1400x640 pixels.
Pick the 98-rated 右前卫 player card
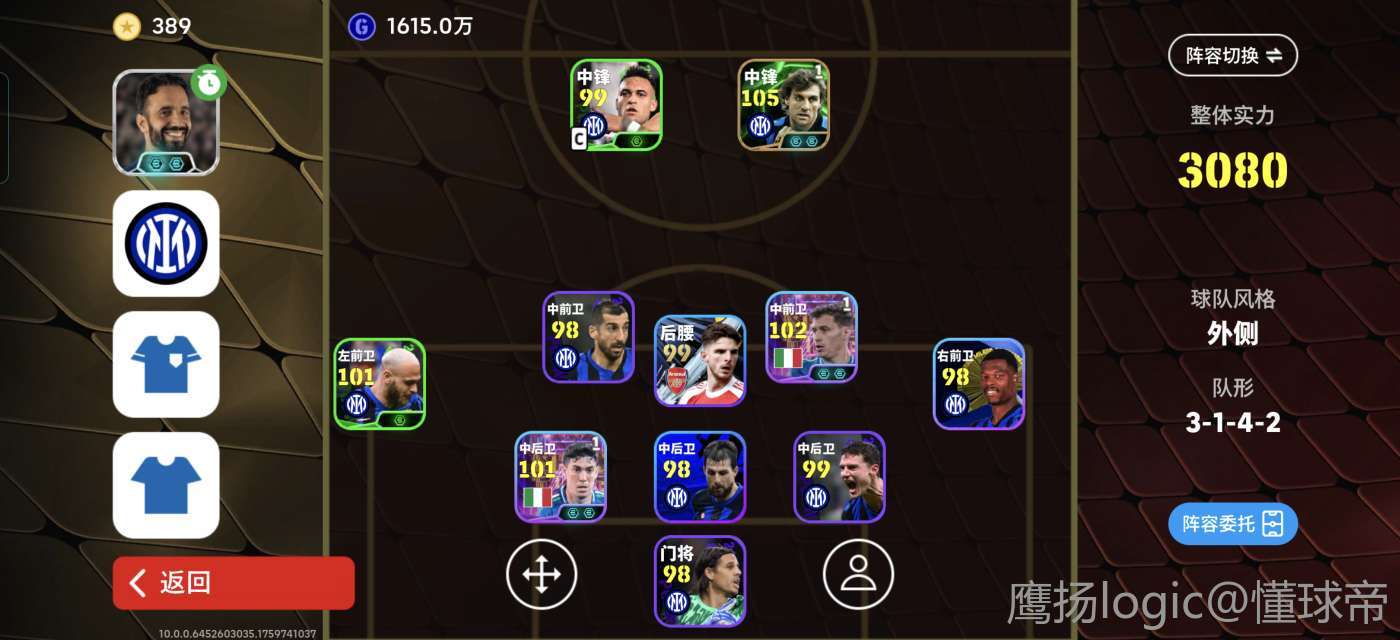pyautogui.click(x=979, y=384)
